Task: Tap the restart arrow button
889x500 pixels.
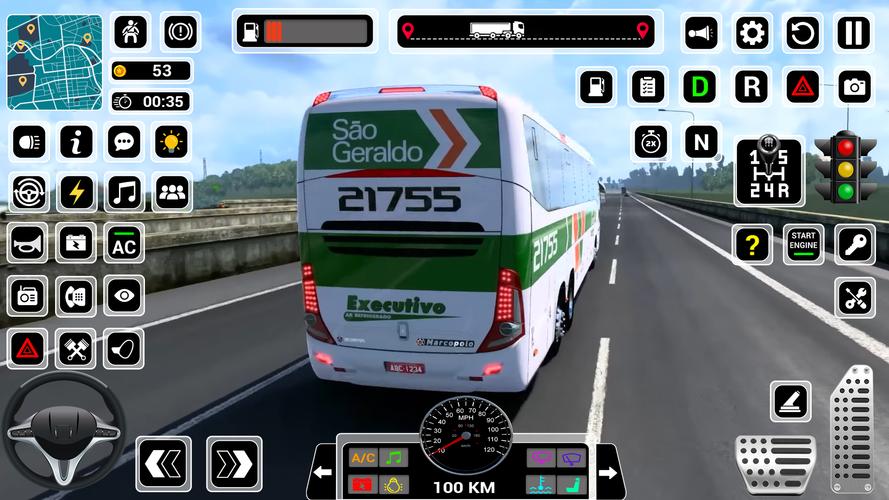Action: click(x=802, y=32)
